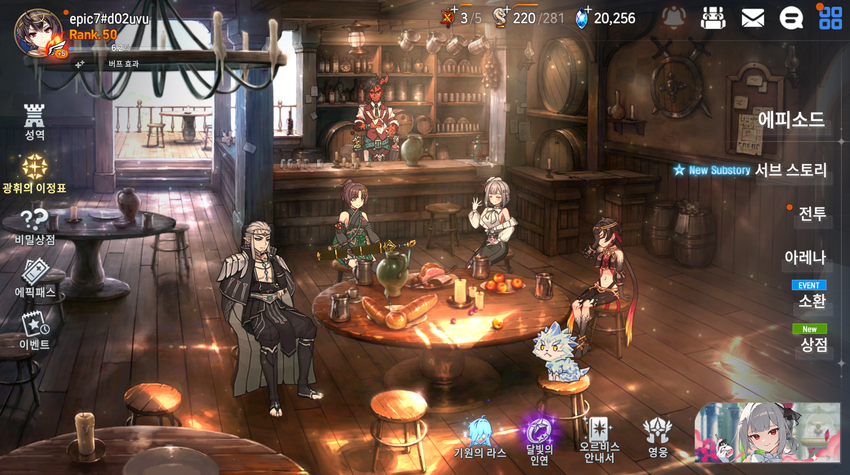
Task: Expand the blue grid main menu
Action: 830,17
